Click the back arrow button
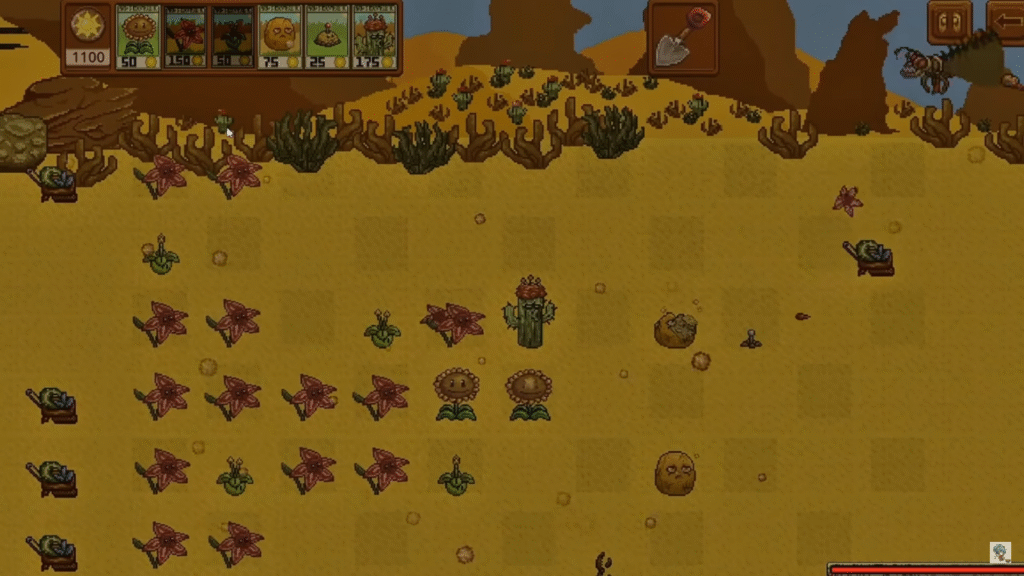The width and height of the screenshot is (1024, 576). coord(1007,23)
